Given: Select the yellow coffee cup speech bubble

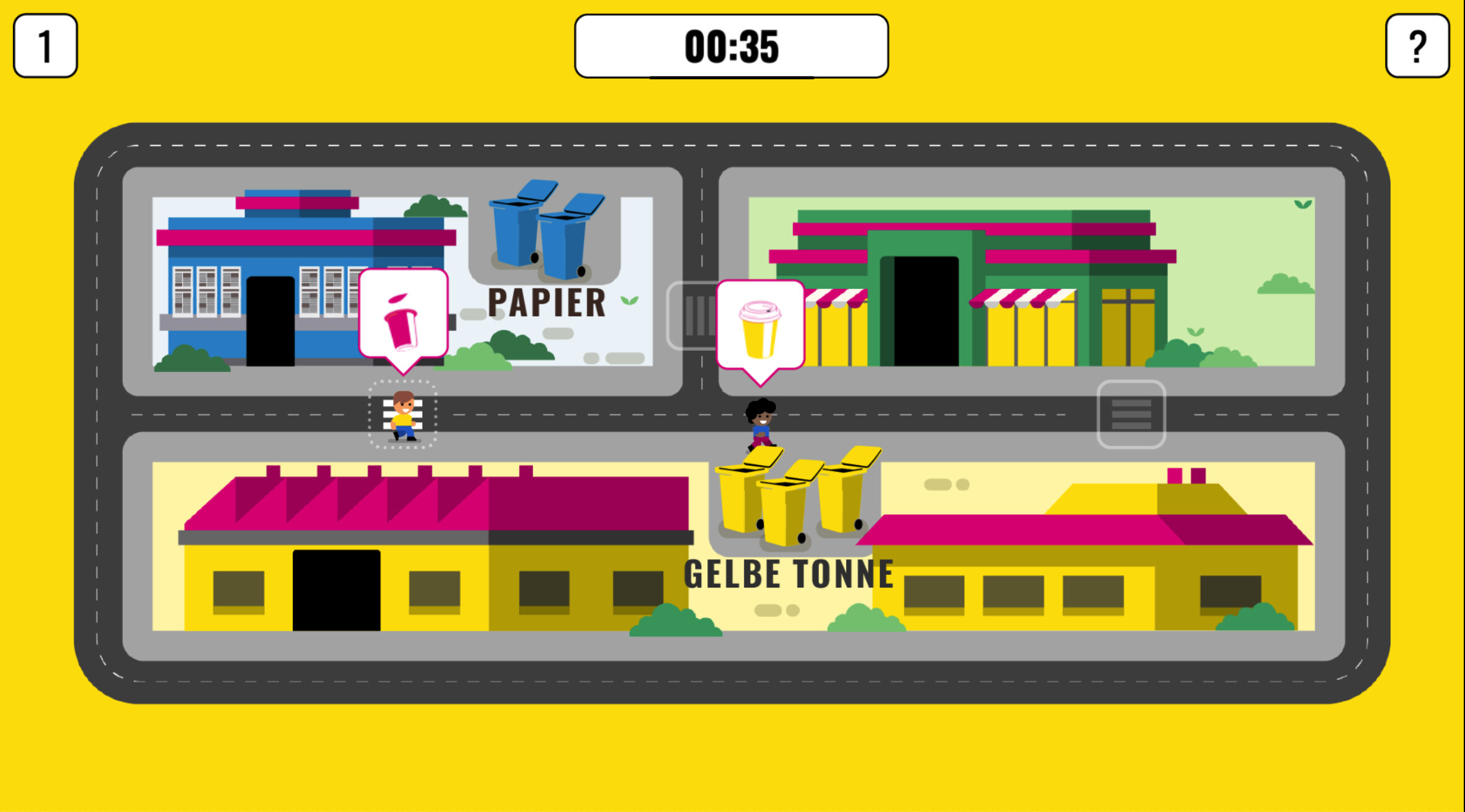Looking at the screenshot, I should (x=760, y=325).
